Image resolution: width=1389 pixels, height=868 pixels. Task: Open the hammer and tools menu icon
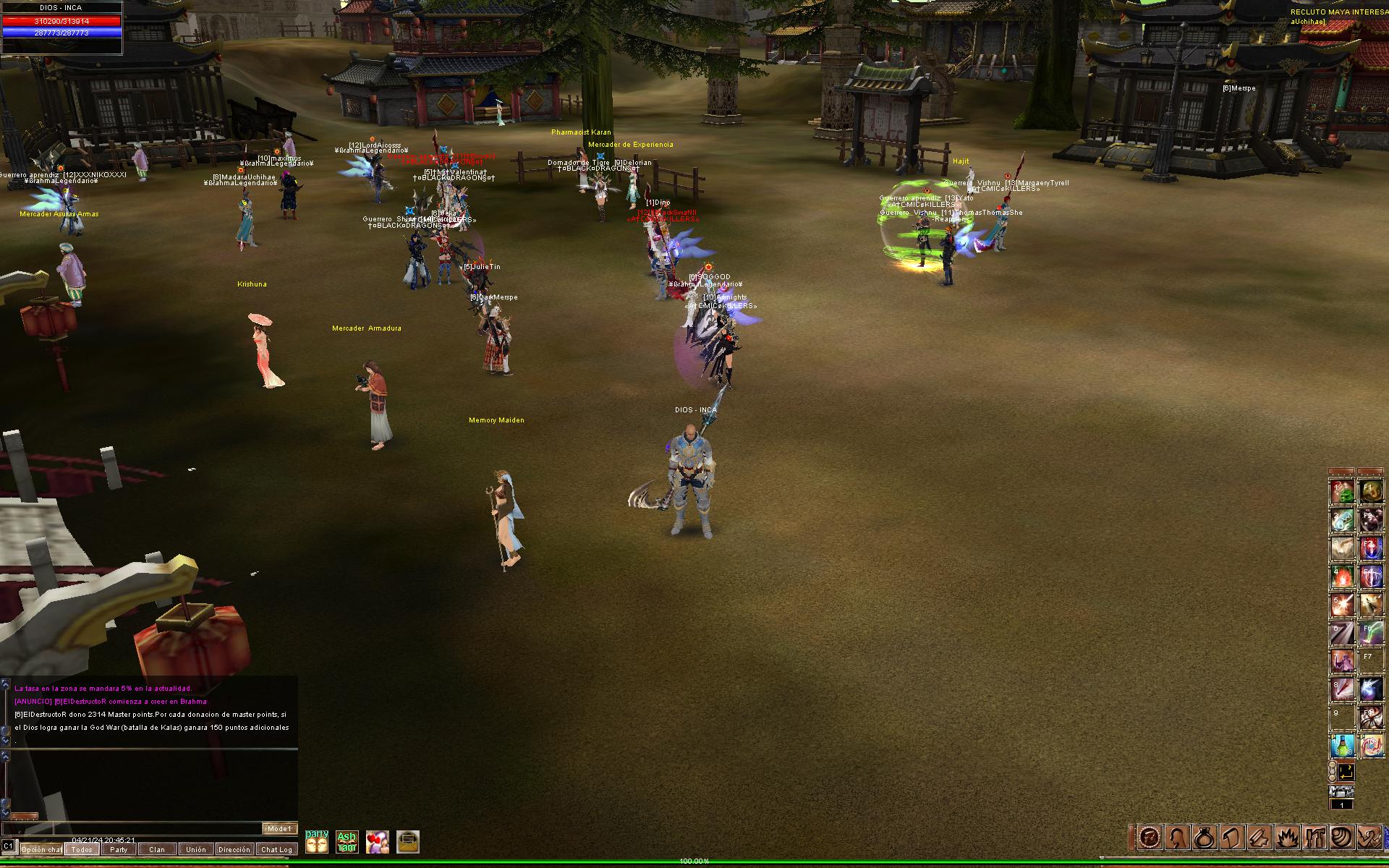[x=1314, y=838]
